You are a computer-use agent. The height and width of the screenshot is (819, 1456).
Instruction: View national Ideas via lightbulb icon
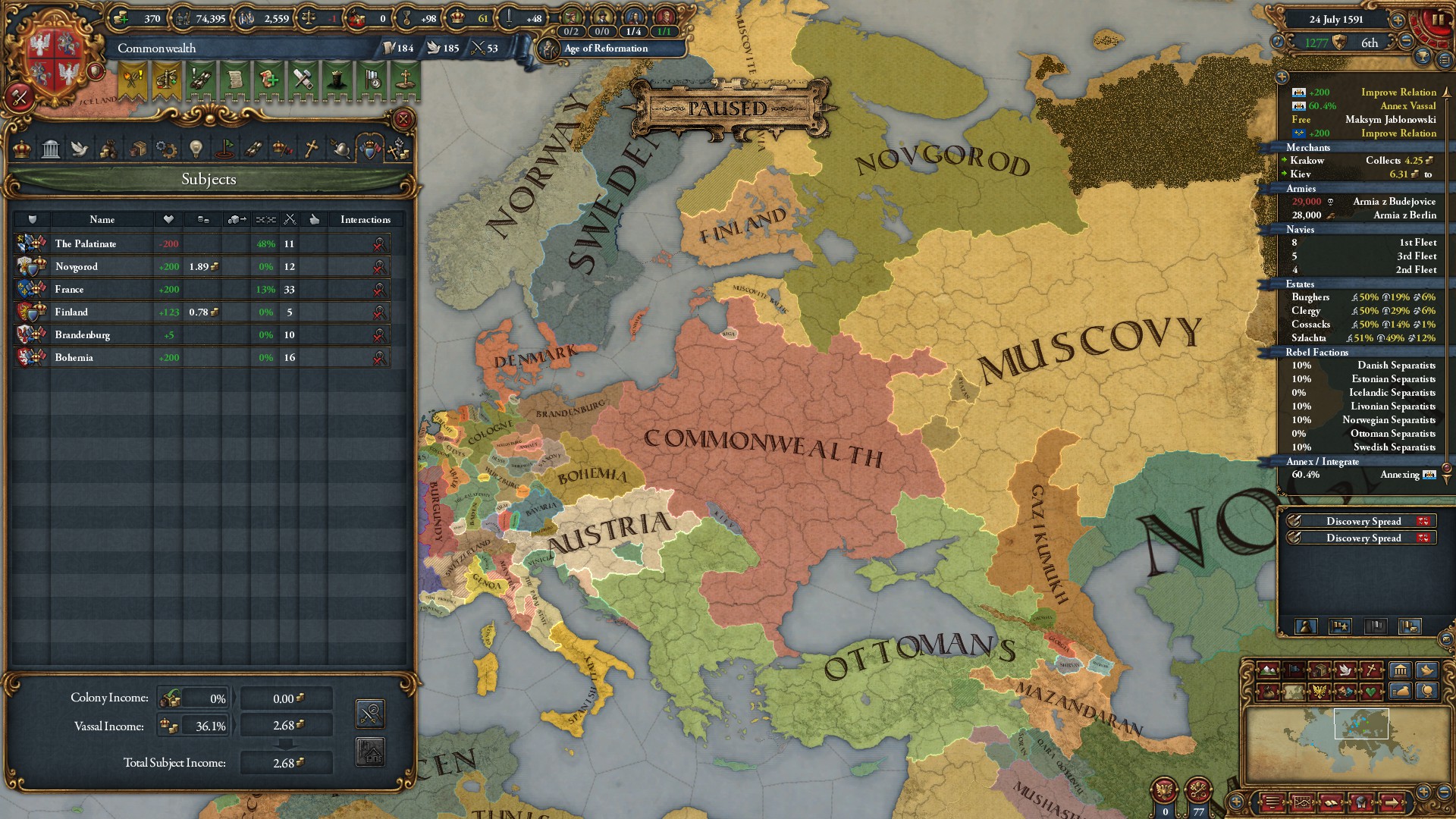pyautogui.click(x=196, y=149)
